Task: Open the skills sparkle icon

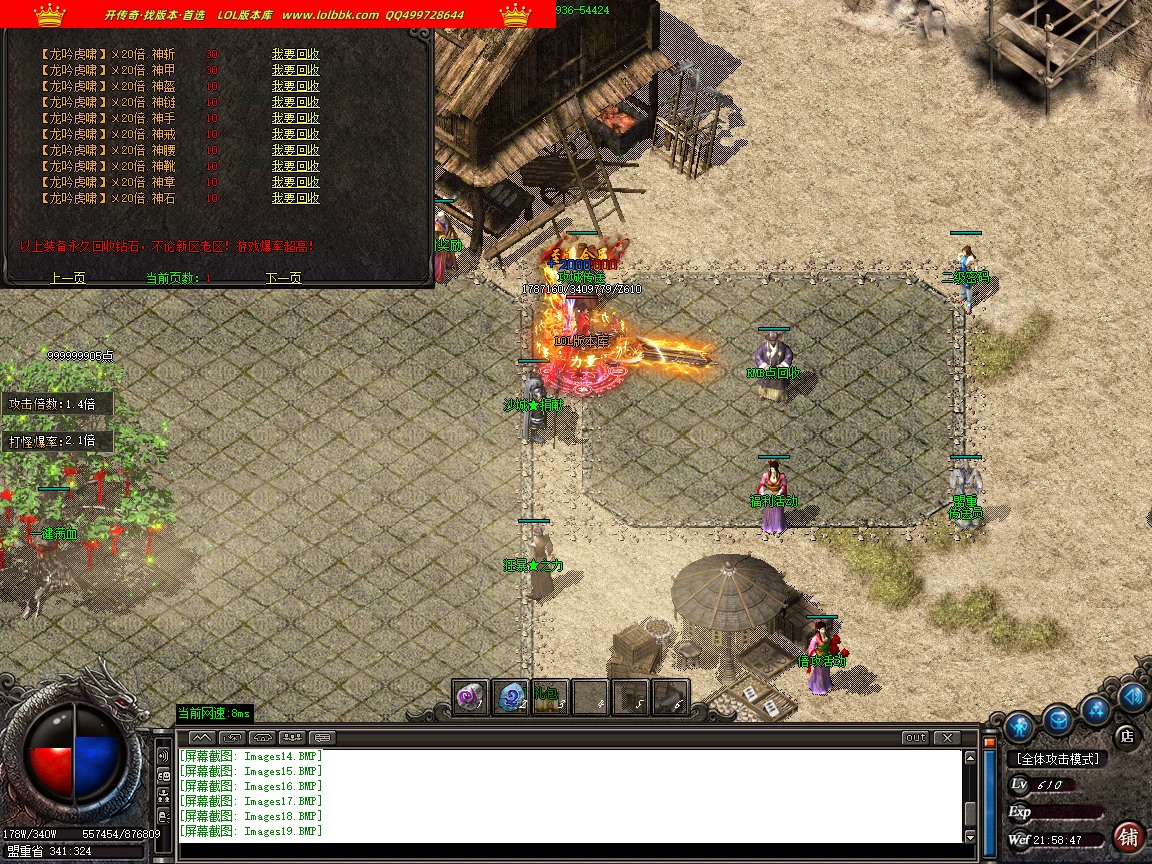Action: [x=1096, y=710]
